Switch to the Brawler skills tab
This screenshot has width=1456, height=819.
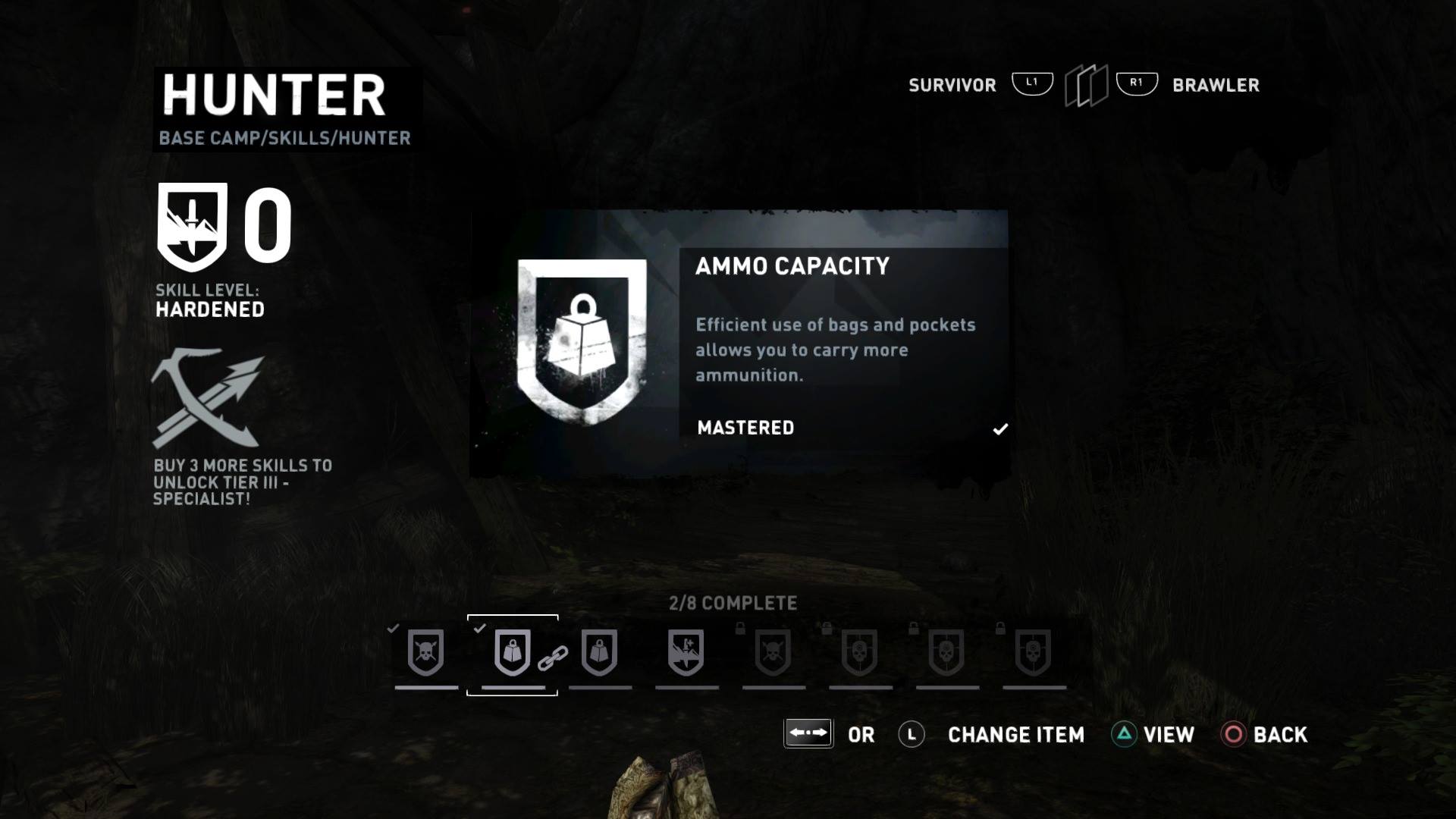point(1215,85)
